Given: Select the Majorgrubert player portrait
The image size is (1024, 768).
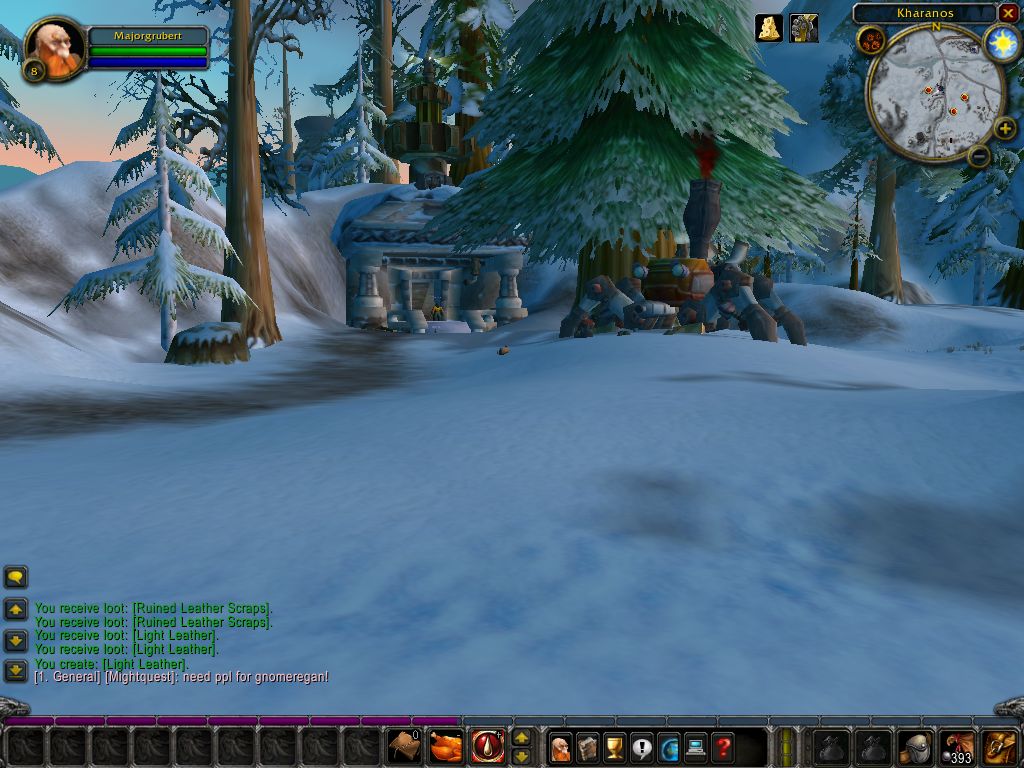Looking at the screenshot, I should [53, 46].
